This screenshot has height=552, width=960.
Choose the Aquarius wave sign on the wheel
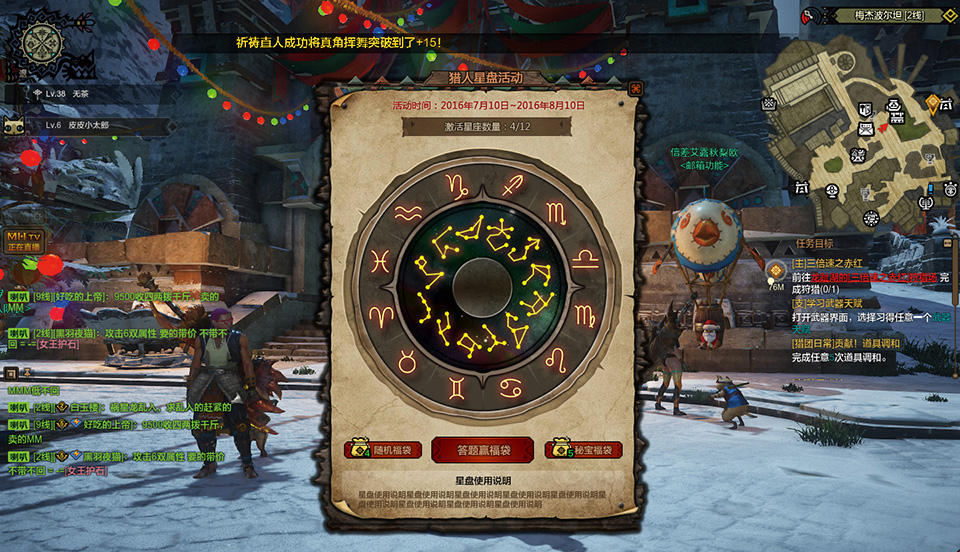pyautogui.click(x=408, y=213)
